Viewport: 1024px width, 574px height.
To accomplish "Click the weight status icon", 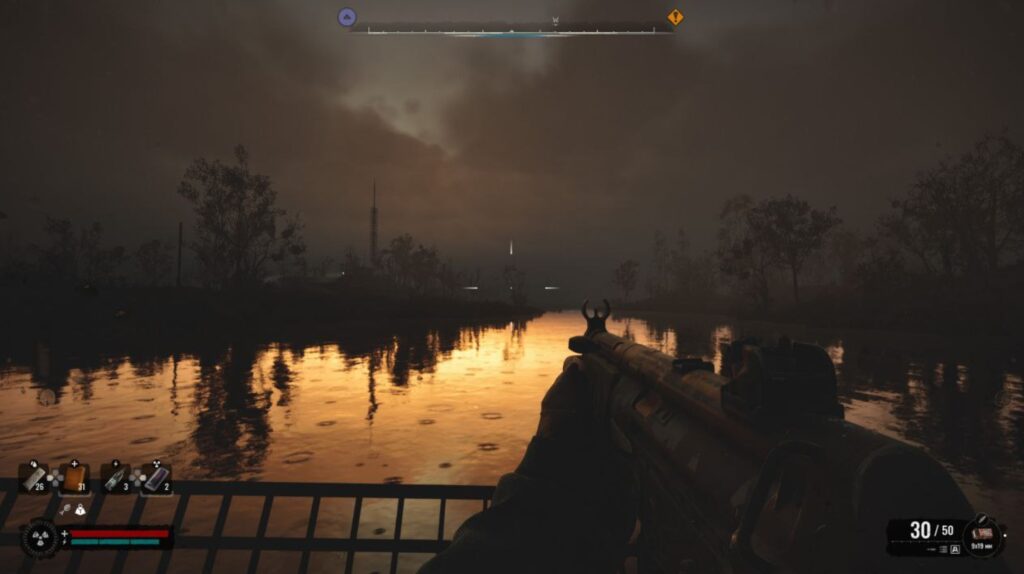I will 81,510.
